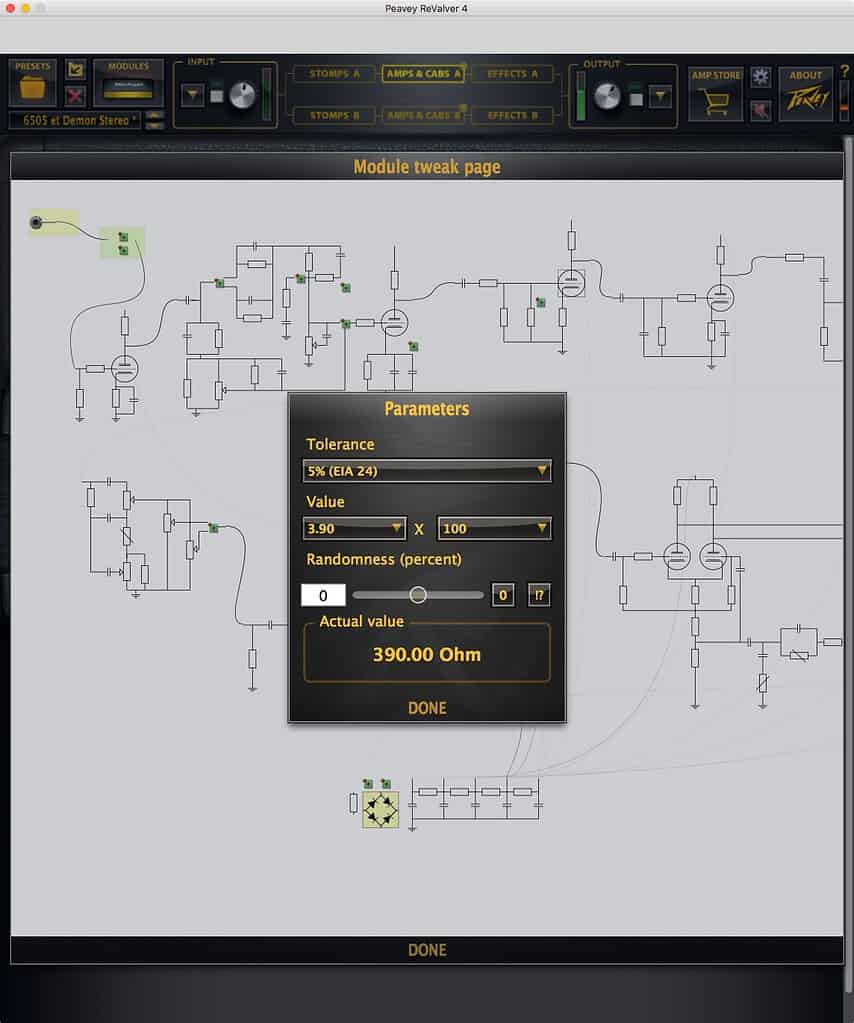Close the Module tweak page with bottom DONE
Image resolution: width=854 pixels, height=1023 pixels.
(427, 950)
